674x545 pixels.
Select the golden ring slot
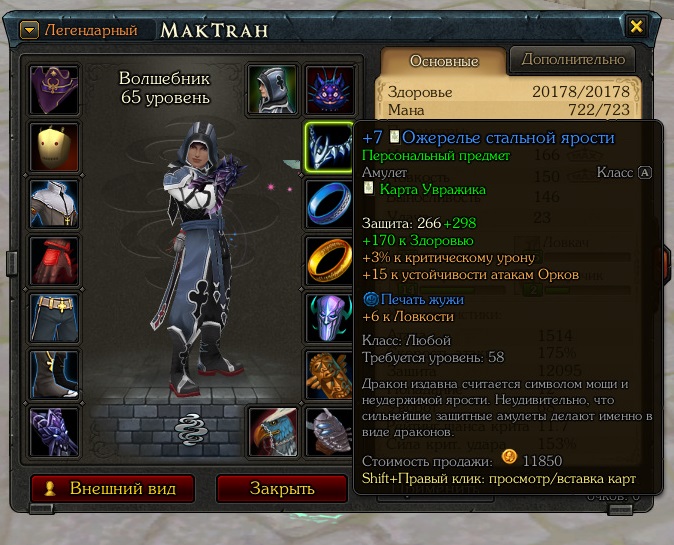pos(328,262)
